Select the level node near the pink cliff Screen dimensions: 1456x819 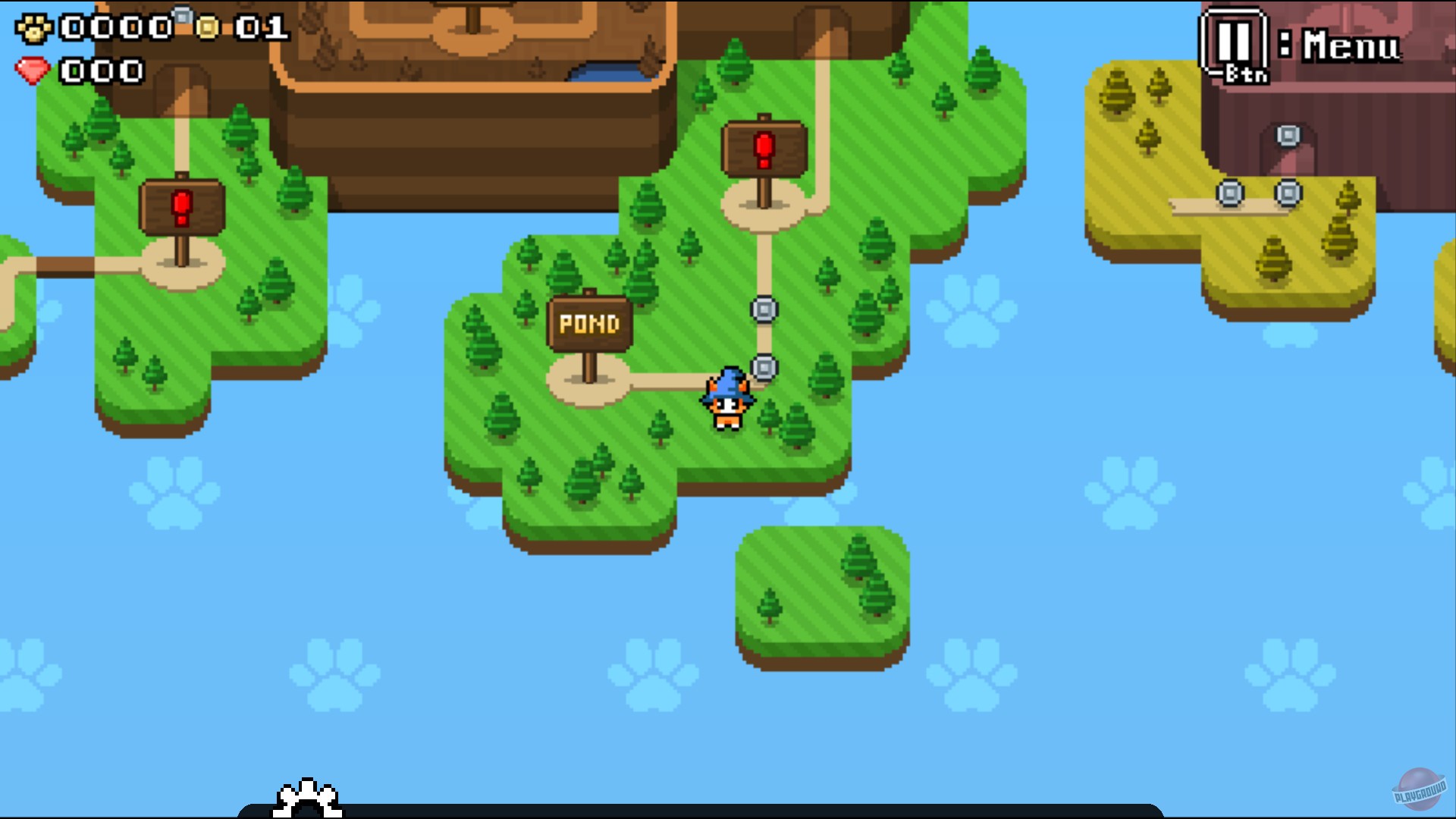pos(1288,133)
